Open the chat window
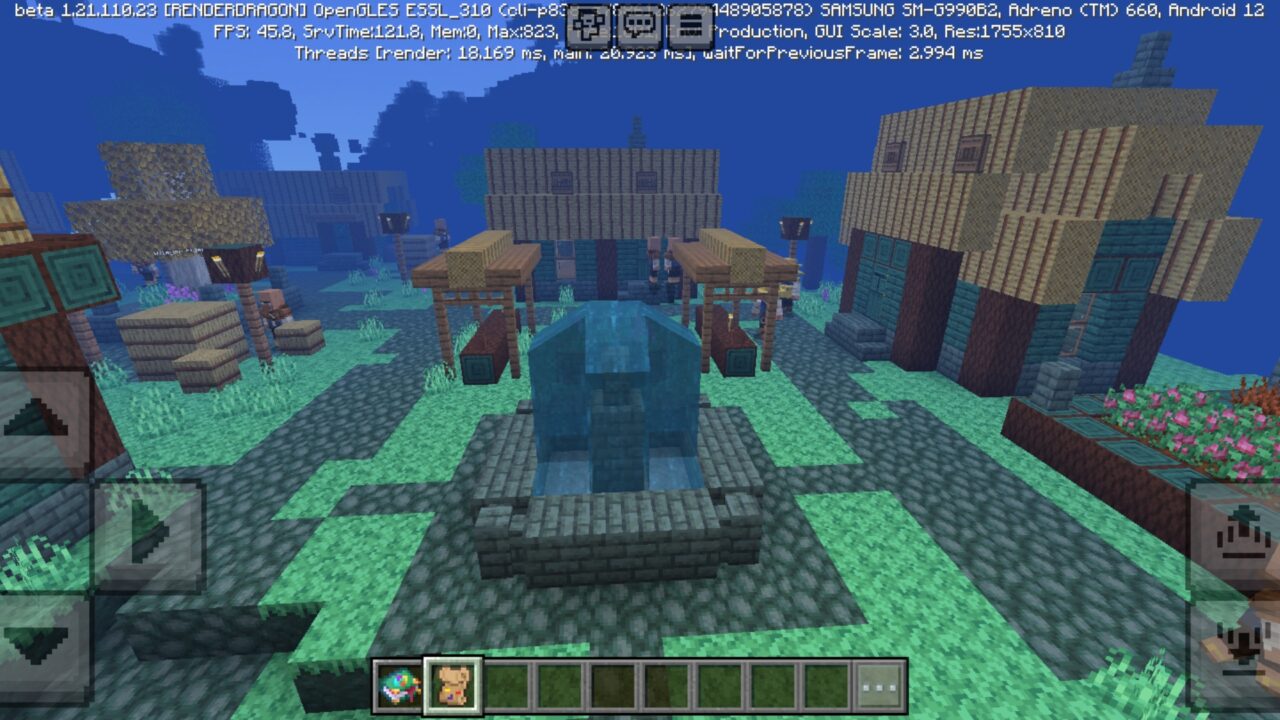Viewport: 1280px width, 720px height. 640,22
